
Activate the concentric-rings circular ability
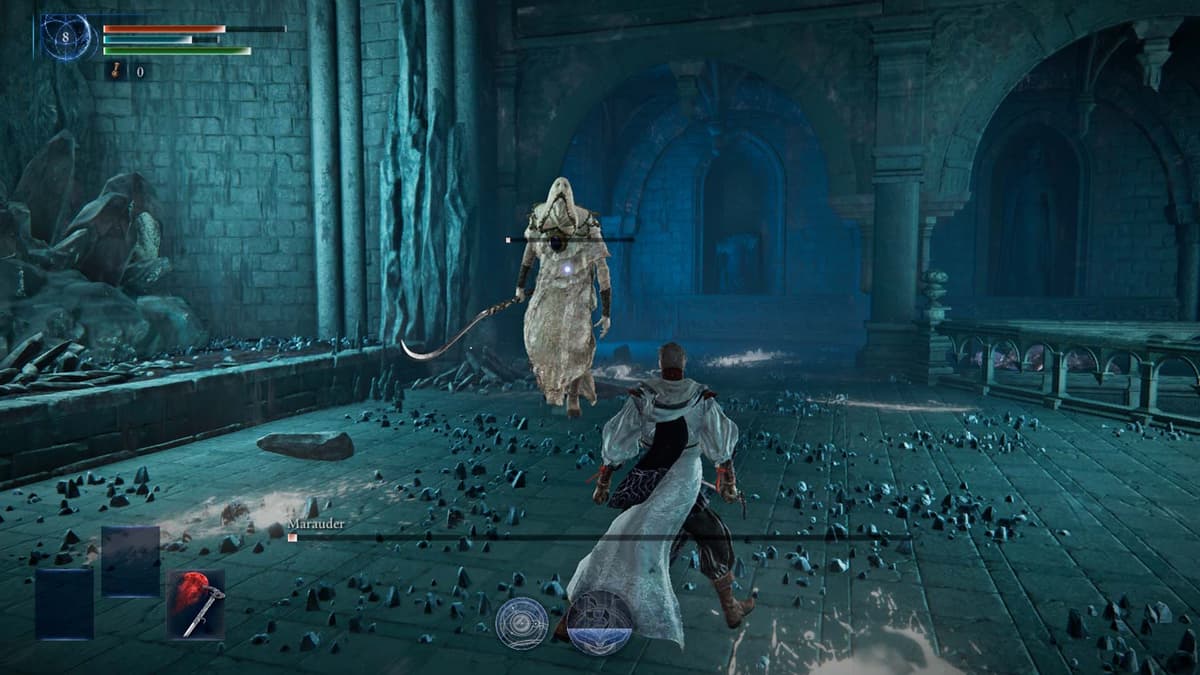tap(522, 623)
